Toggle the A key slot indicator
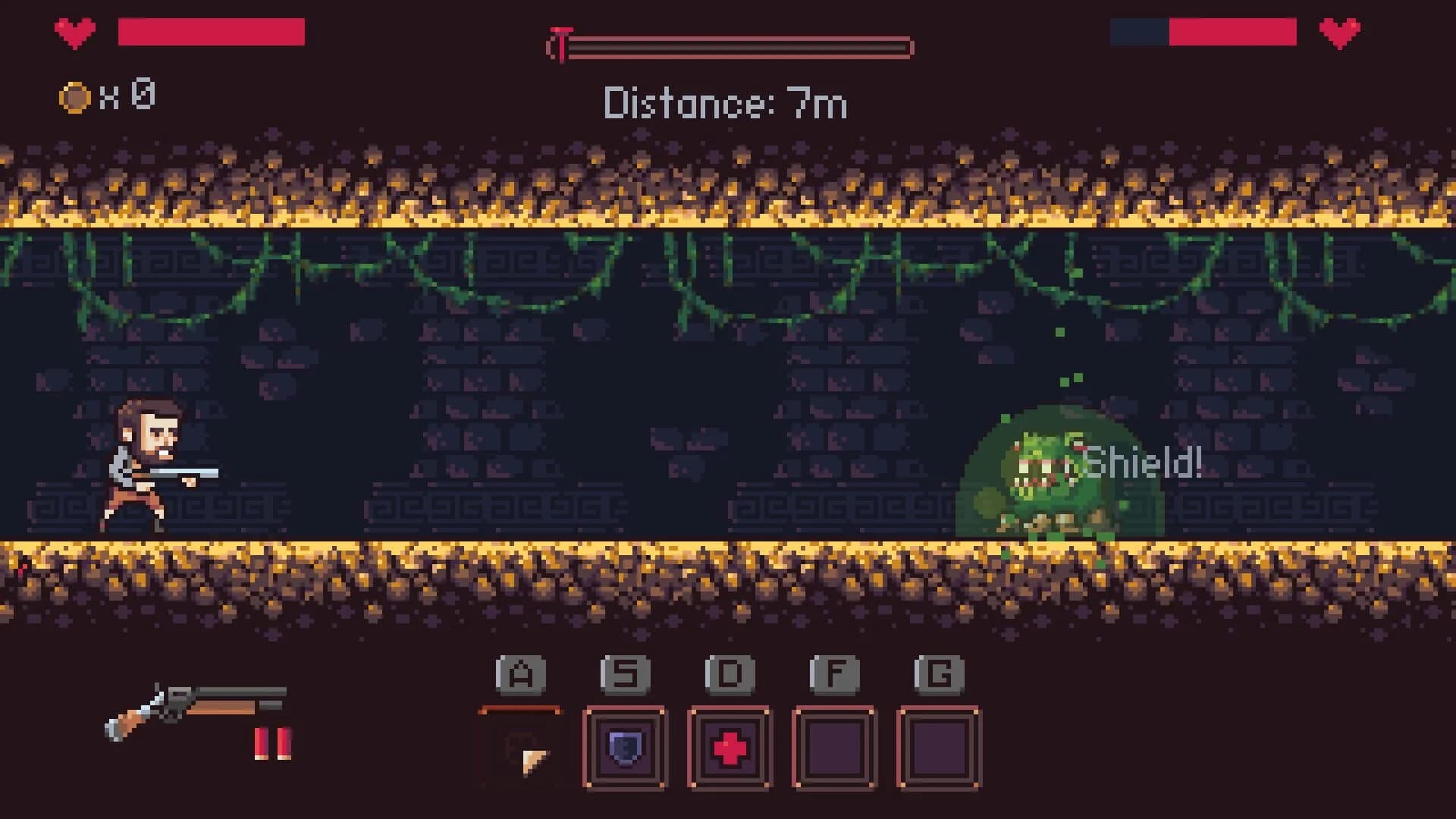Screen dimensions: 1456x819 (x=519, y=673)
